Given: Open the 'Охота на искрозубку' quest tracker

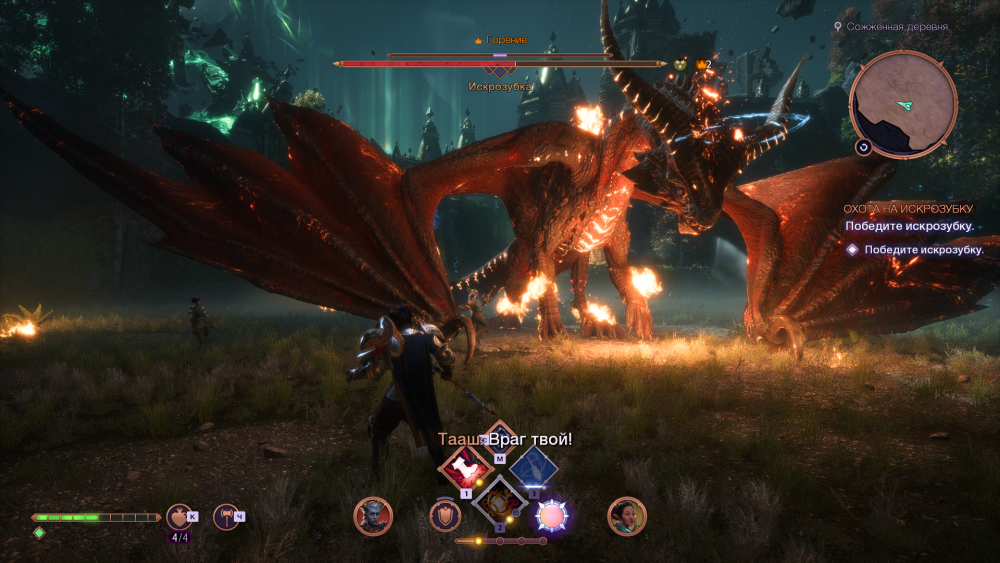Looking at the screenshot, I should tap(908, 208).
